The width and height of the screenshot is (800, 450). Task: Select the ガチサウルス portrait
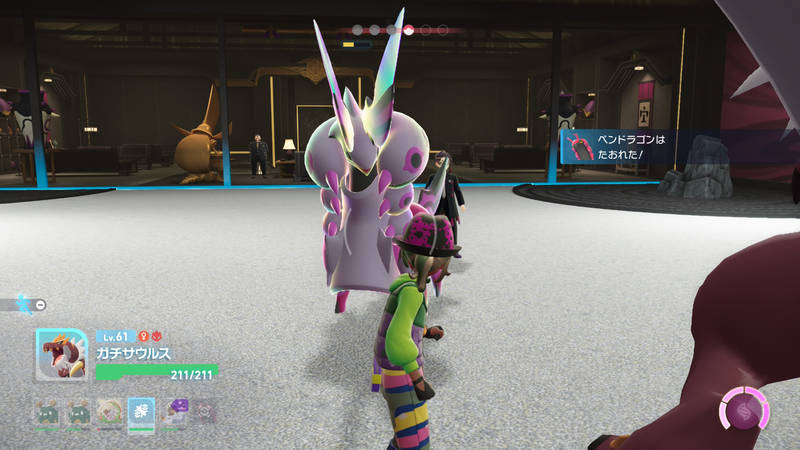click(61, 355)
